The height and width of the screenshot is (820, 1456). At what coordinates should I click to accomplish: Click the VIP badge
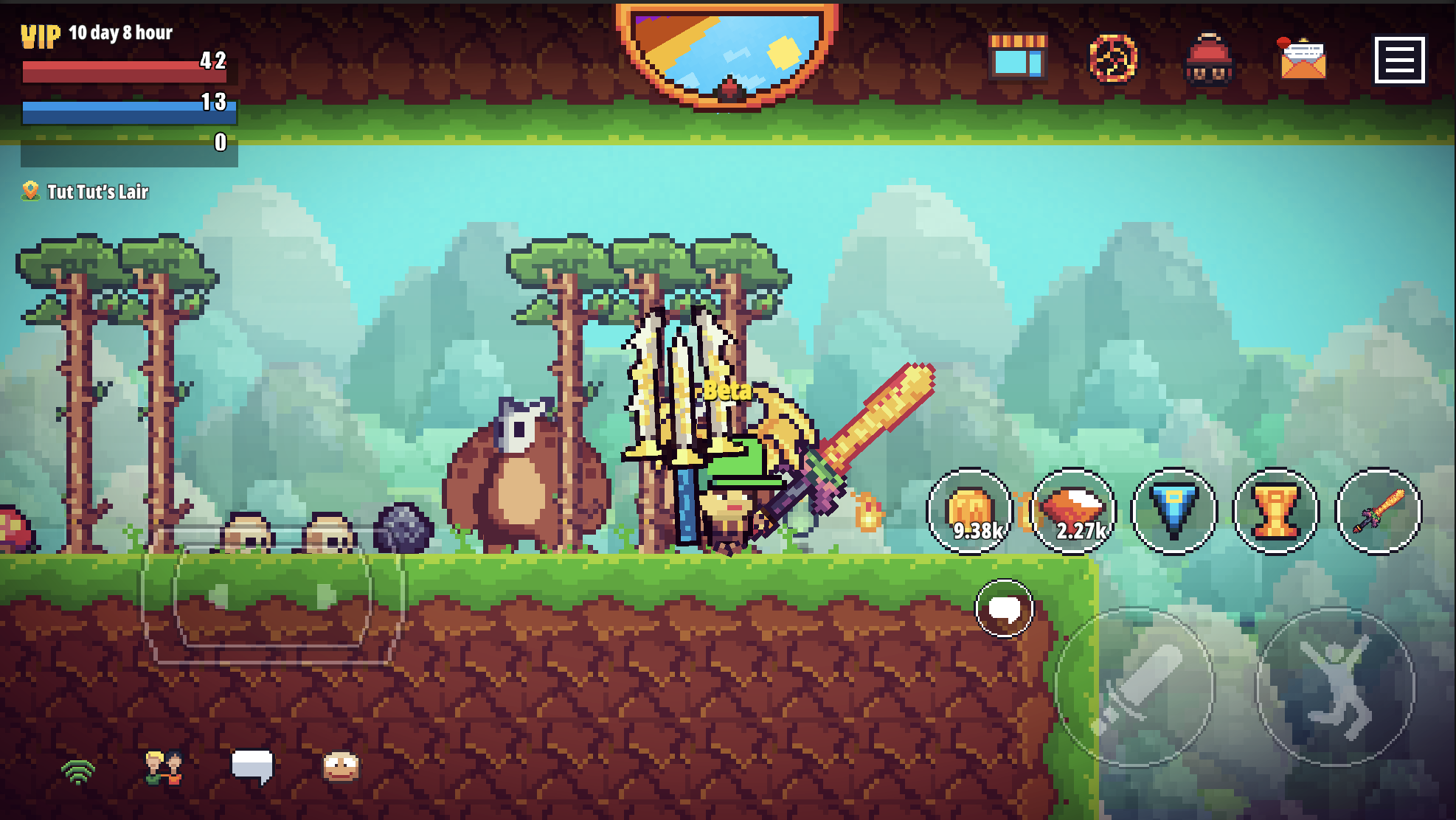(x=38, y=34)
